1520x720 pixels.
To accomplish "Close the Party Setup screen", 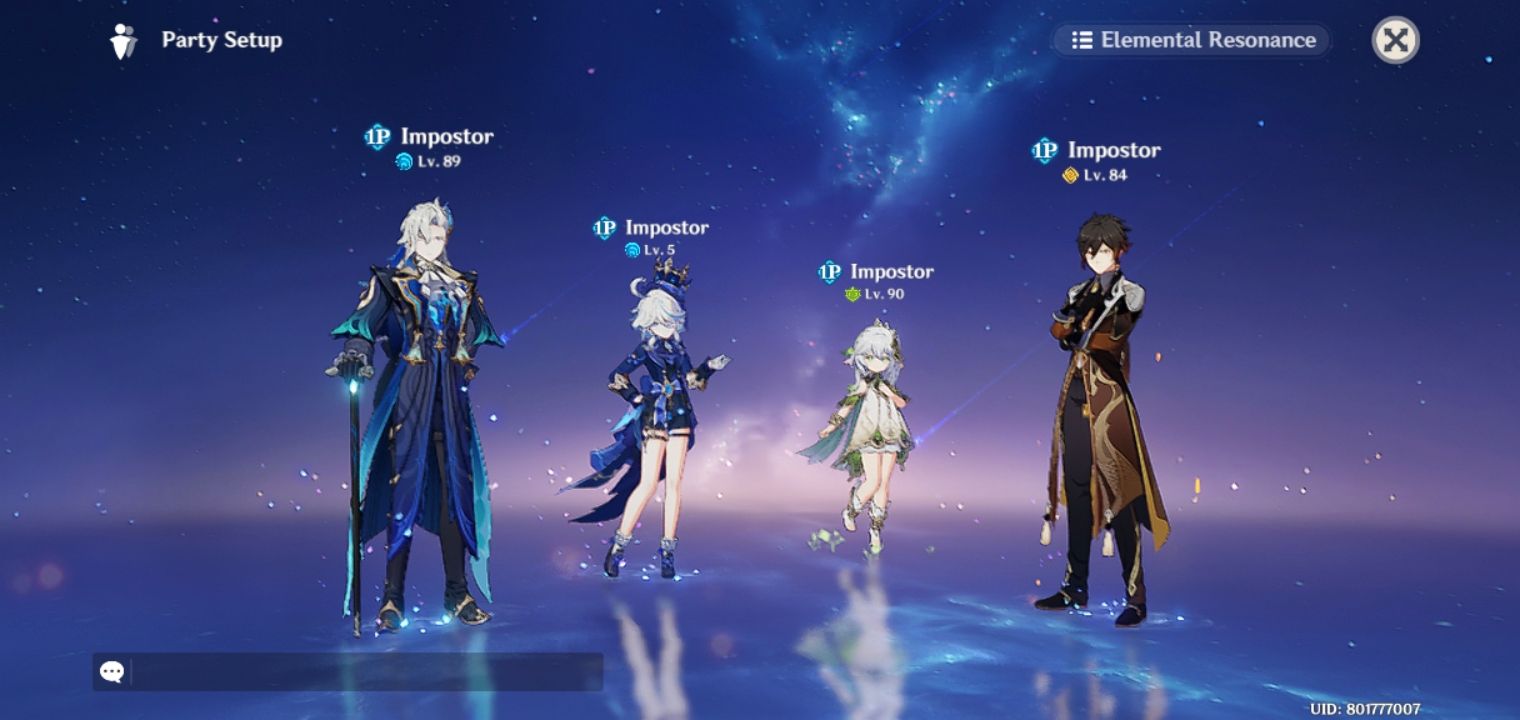I will pyautogui.click(x=1396, y=40).
